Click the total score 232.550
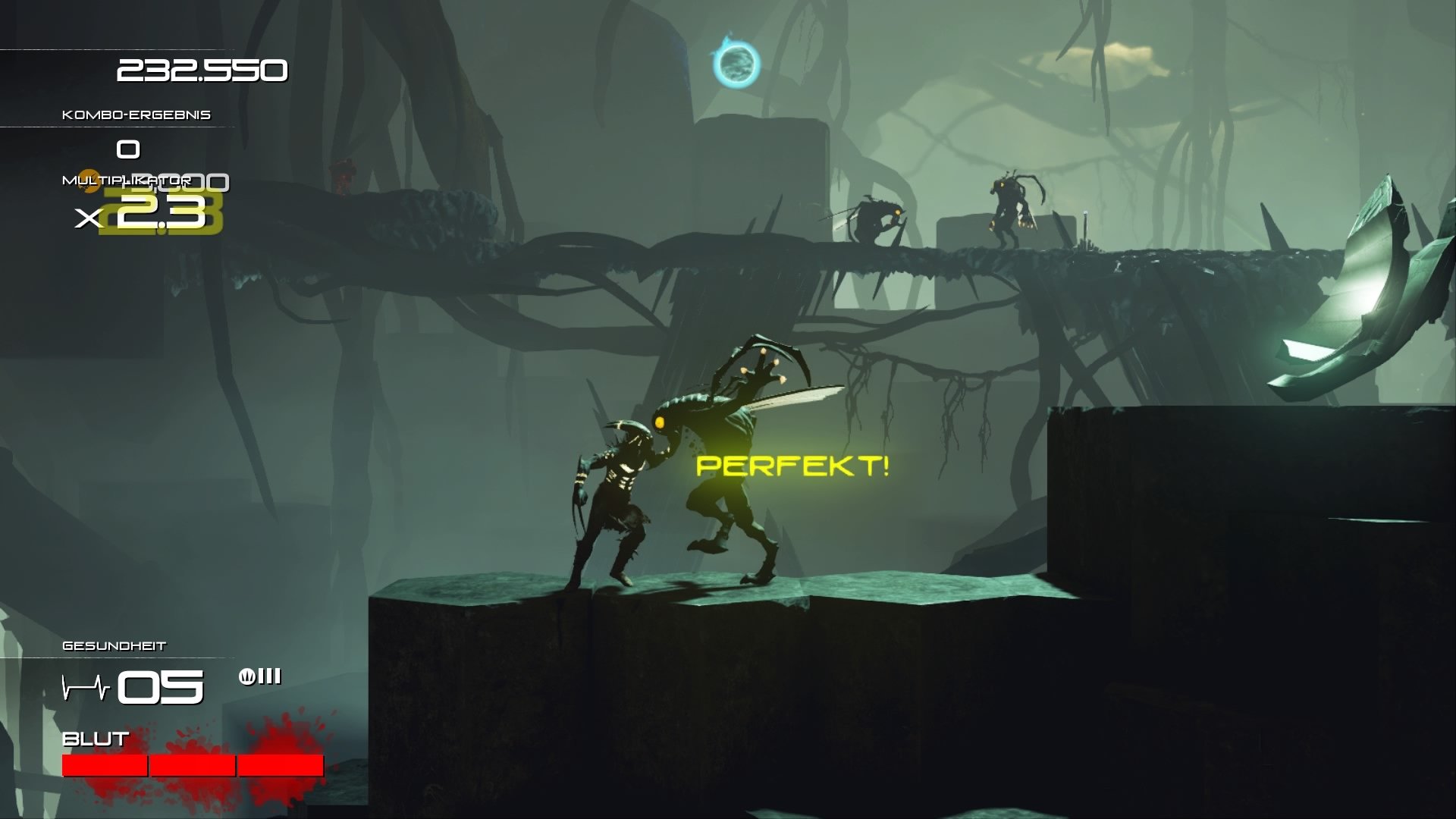This screenshot has height=819, width=1456. 202,71
